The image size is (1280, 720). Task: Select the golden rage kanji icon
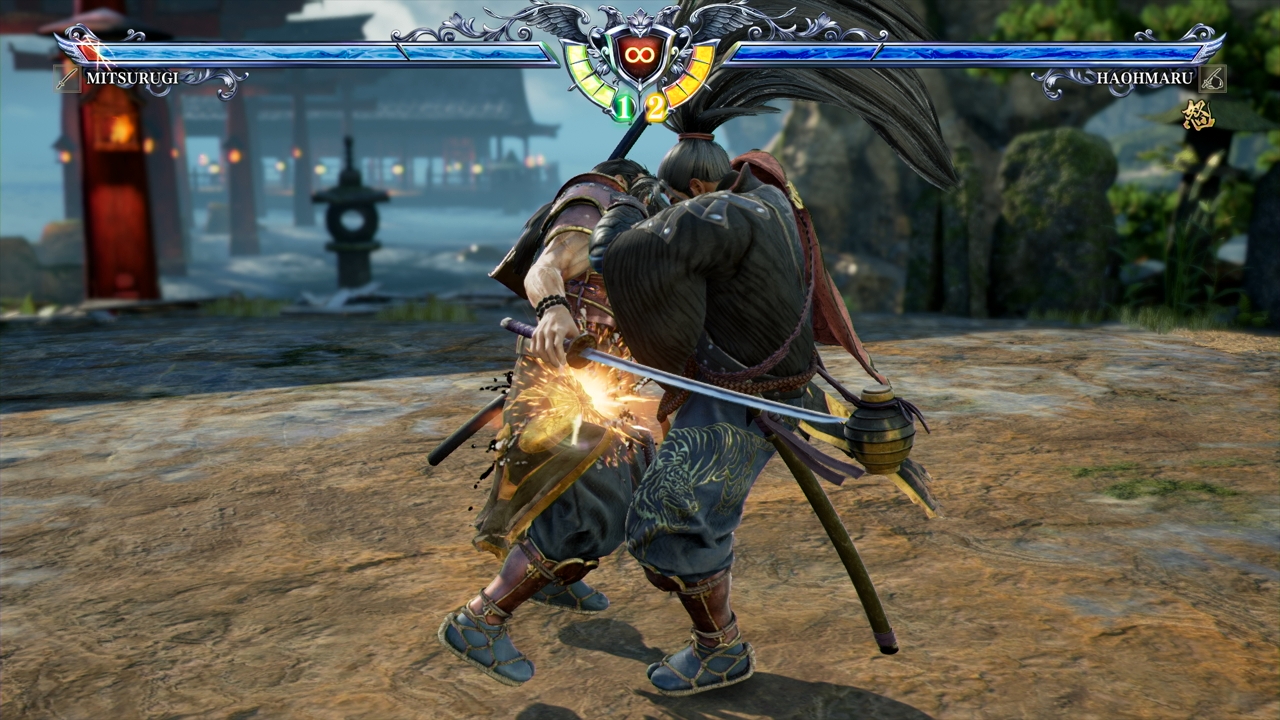point(1198,114)
